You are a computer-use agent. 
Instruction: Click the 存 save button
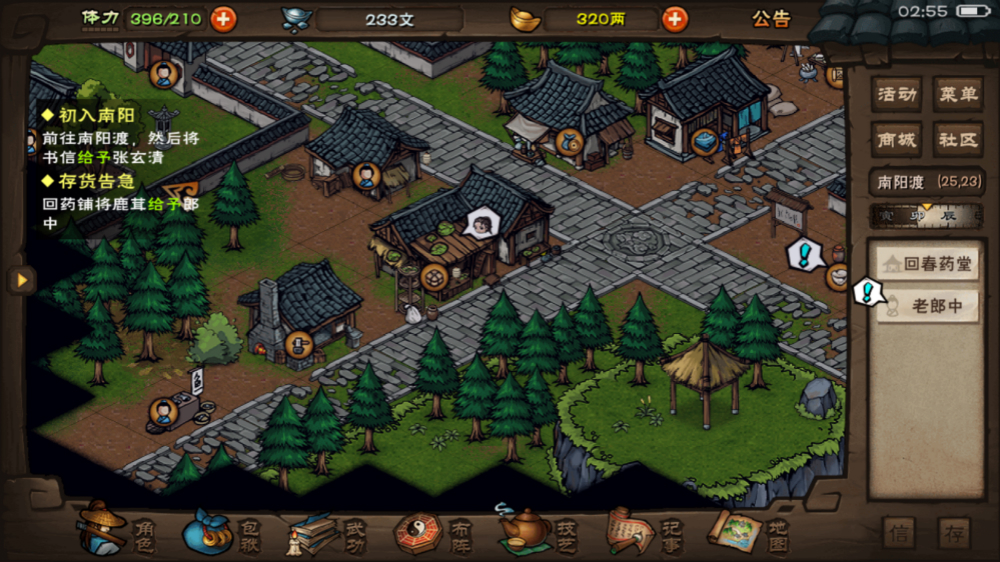click(954, 533)
